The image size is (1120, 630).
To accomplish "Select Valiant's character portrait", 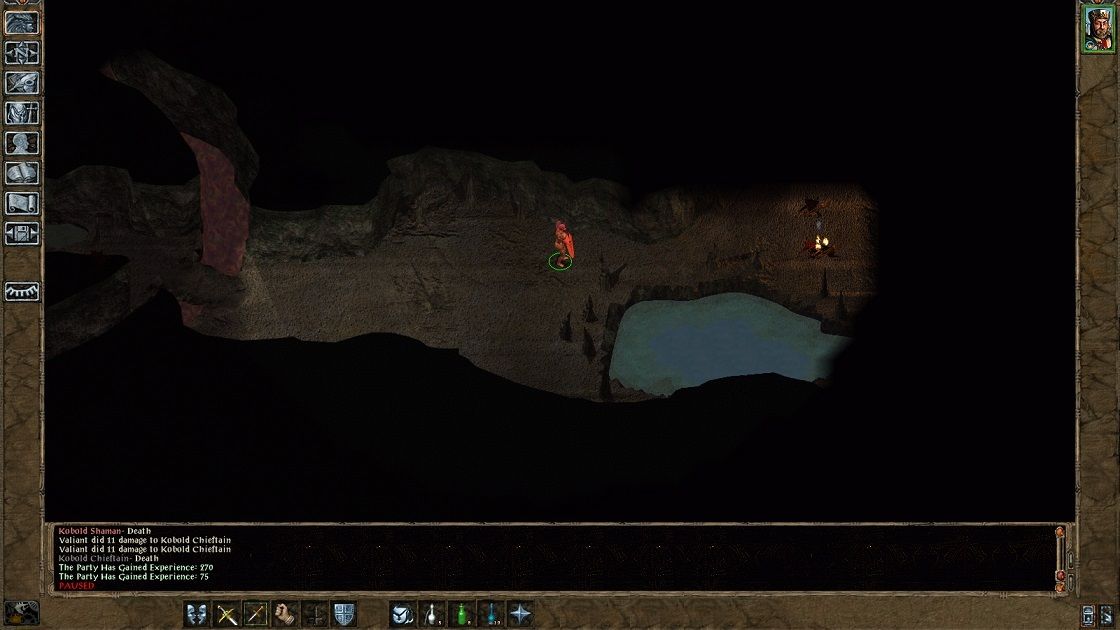I will (1097, 27).
